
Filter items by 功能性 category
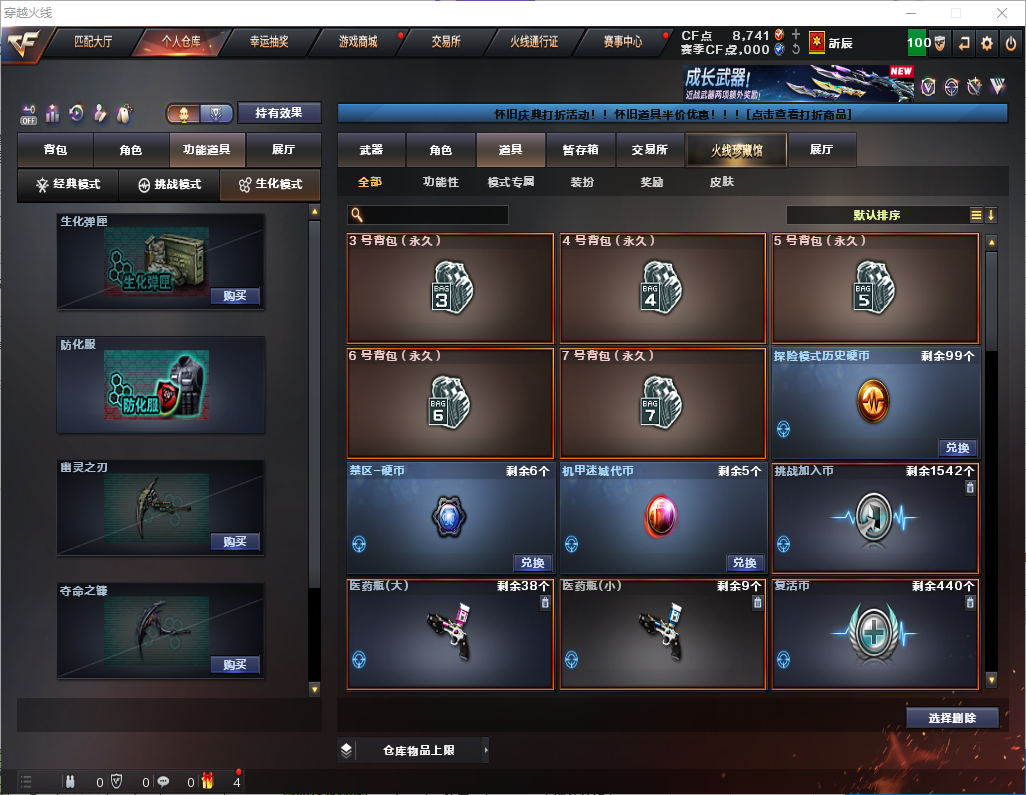point(440,182)
